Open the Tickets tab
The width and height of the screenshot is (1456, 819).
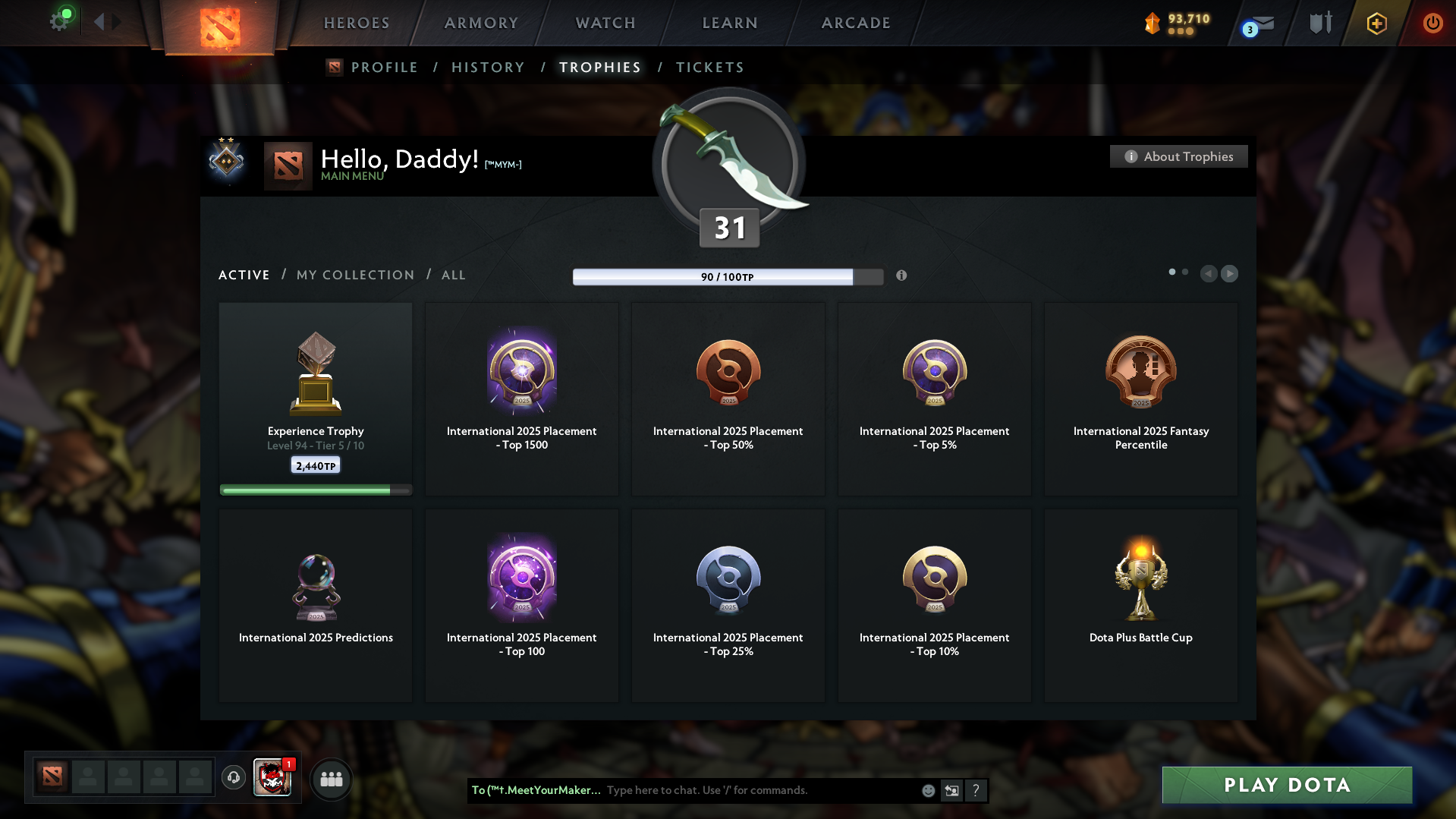point(709,68)
